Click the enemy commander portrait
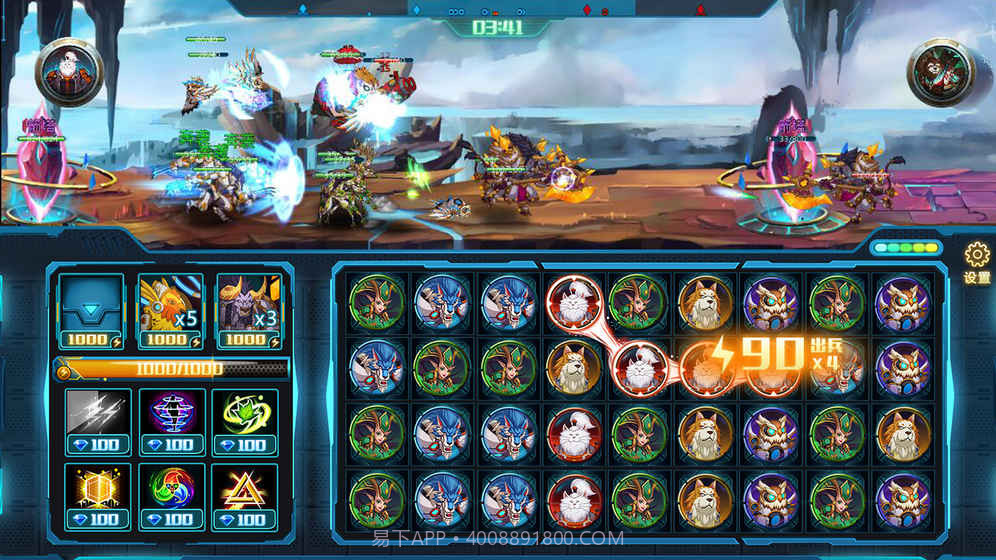This screenshot has height=560, width=996. pos(941,72)
